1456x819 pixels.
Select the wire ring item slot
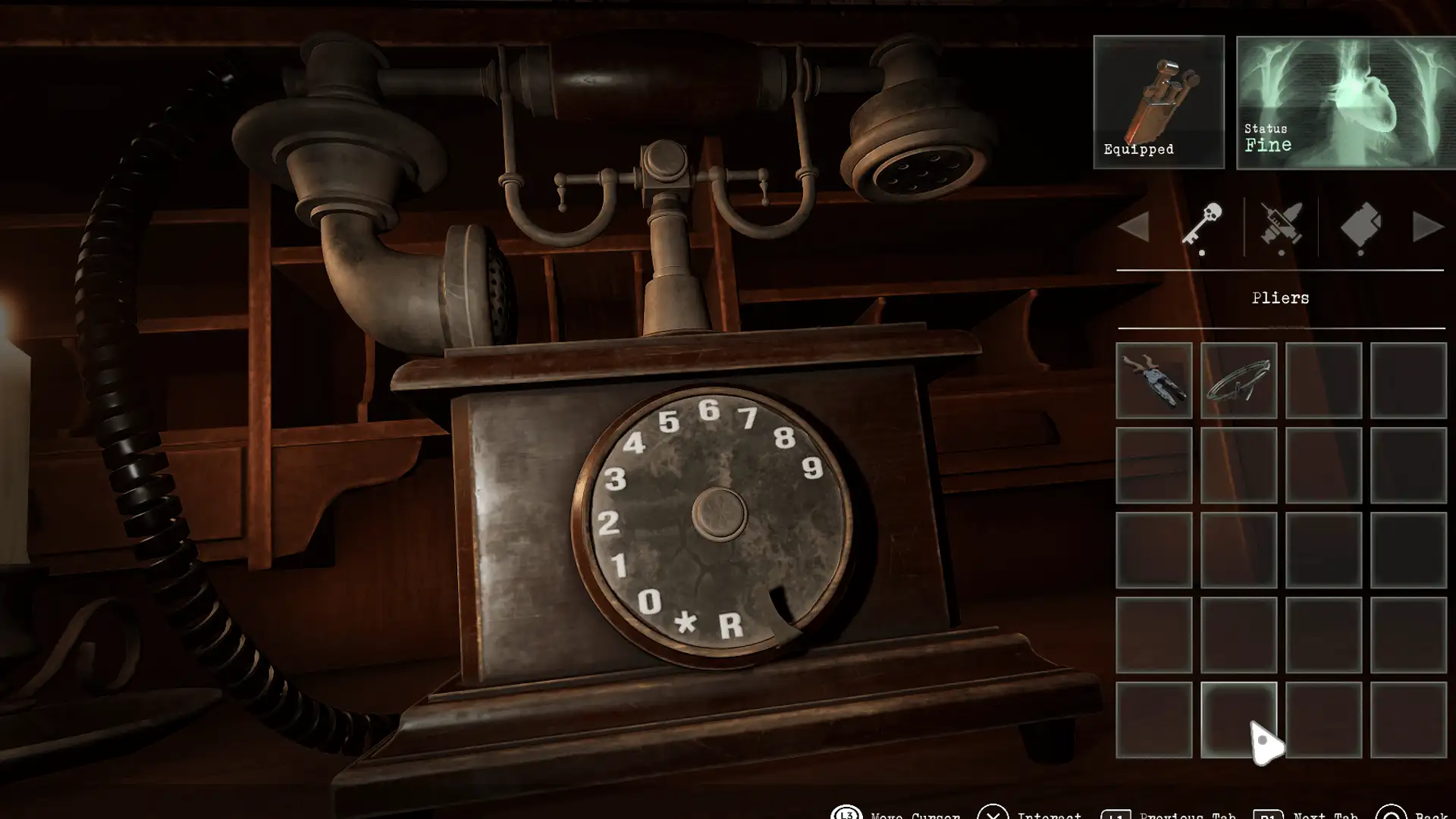[x=1238, y=380]
